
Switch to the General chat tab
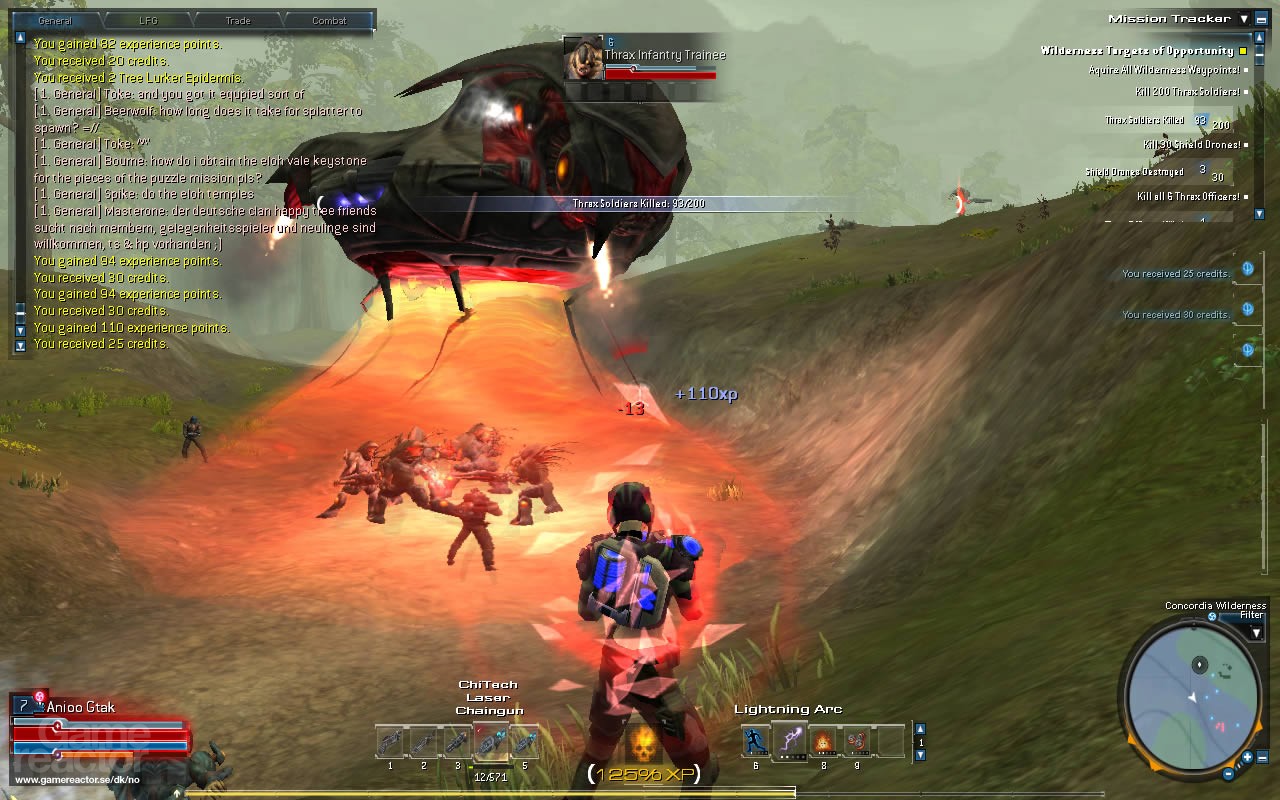coord(55,20)
